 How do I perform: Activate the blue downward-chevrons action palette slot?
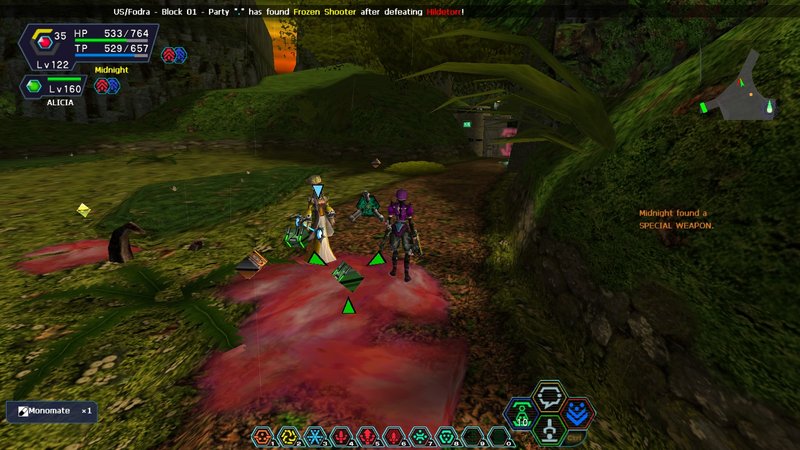(x=577, y=414)
